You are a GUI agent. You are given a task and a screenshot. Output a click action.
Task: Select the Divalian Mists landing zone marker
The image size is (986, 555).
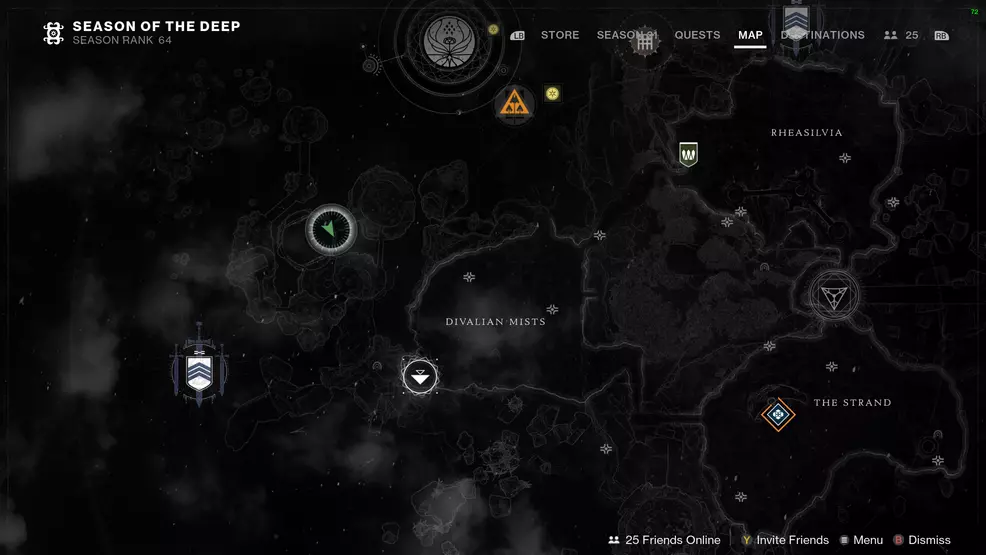click(x=420, y=376)
